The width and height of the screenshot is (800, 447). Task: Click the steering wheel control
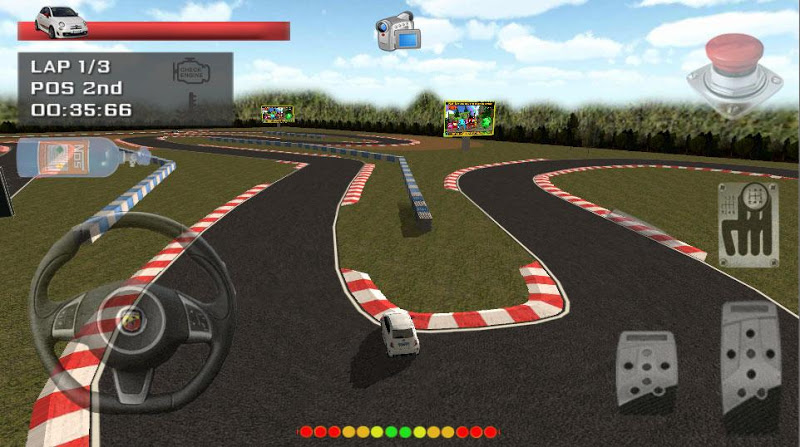click(132, 311)
